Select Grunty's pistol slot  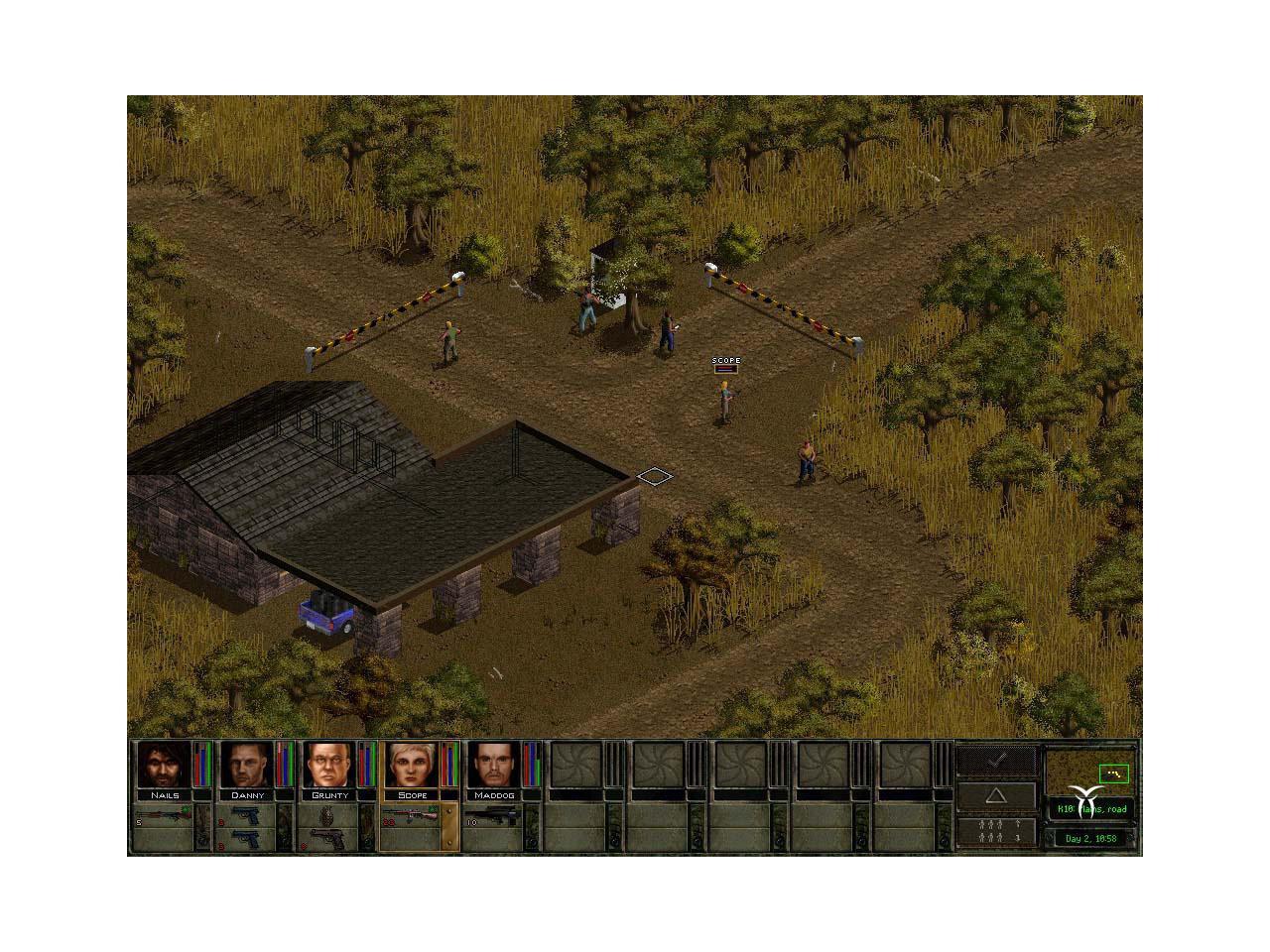click(x=329, y=839)
